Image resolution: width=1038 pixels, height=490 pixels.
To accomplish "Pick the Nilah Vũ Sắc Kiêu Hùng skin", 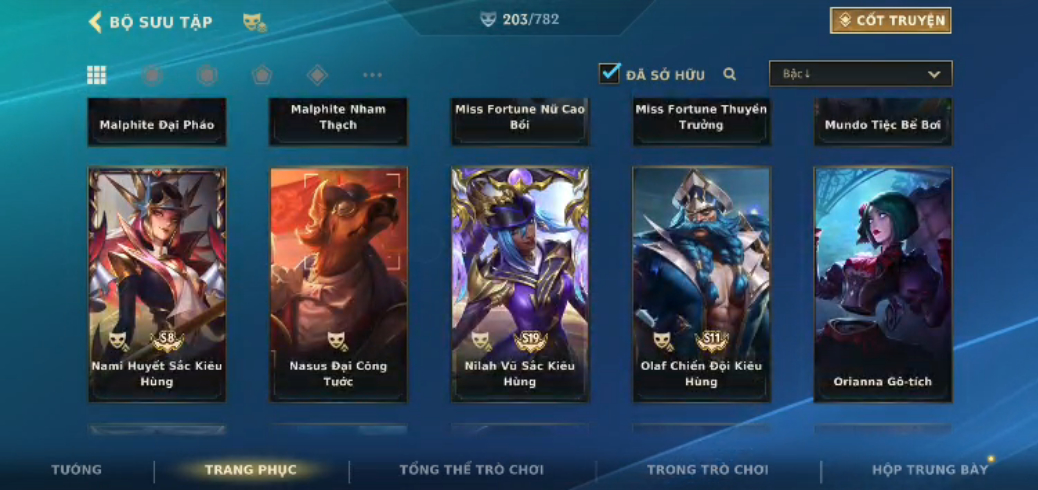I will point(519,284).
